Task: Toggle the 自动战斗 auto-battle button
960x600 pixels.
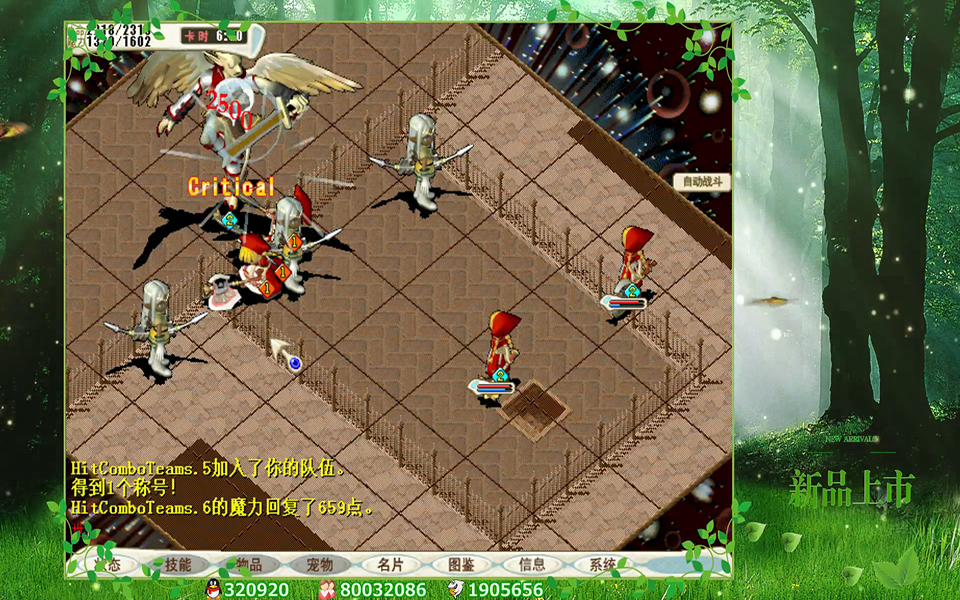Action: 702,182
